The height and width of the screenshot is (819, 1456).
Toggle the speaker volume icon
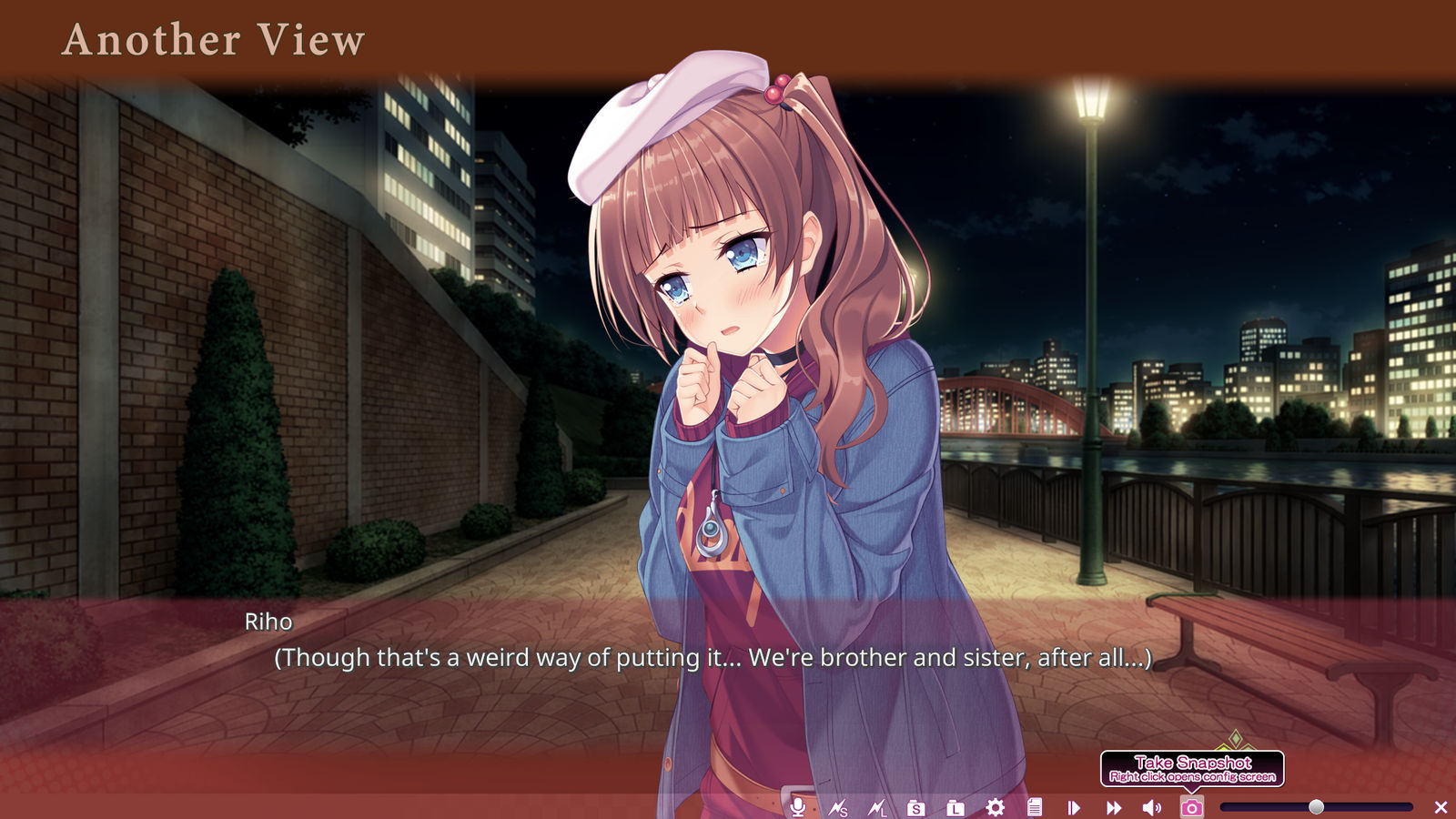point(1152,807)
